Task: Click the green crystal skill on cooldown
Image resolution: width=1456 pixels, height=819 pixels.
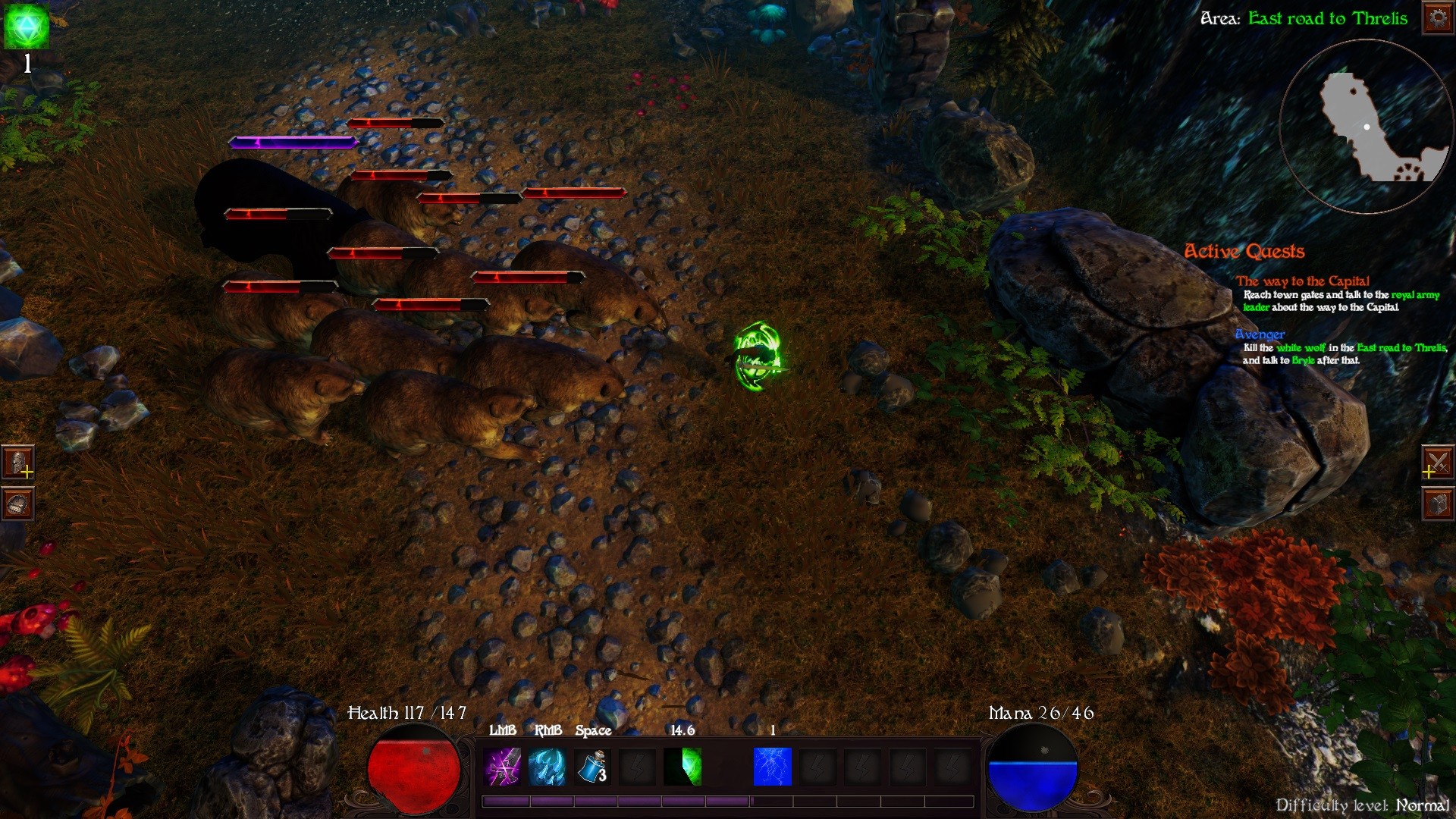Action: (x=682, y=767)
